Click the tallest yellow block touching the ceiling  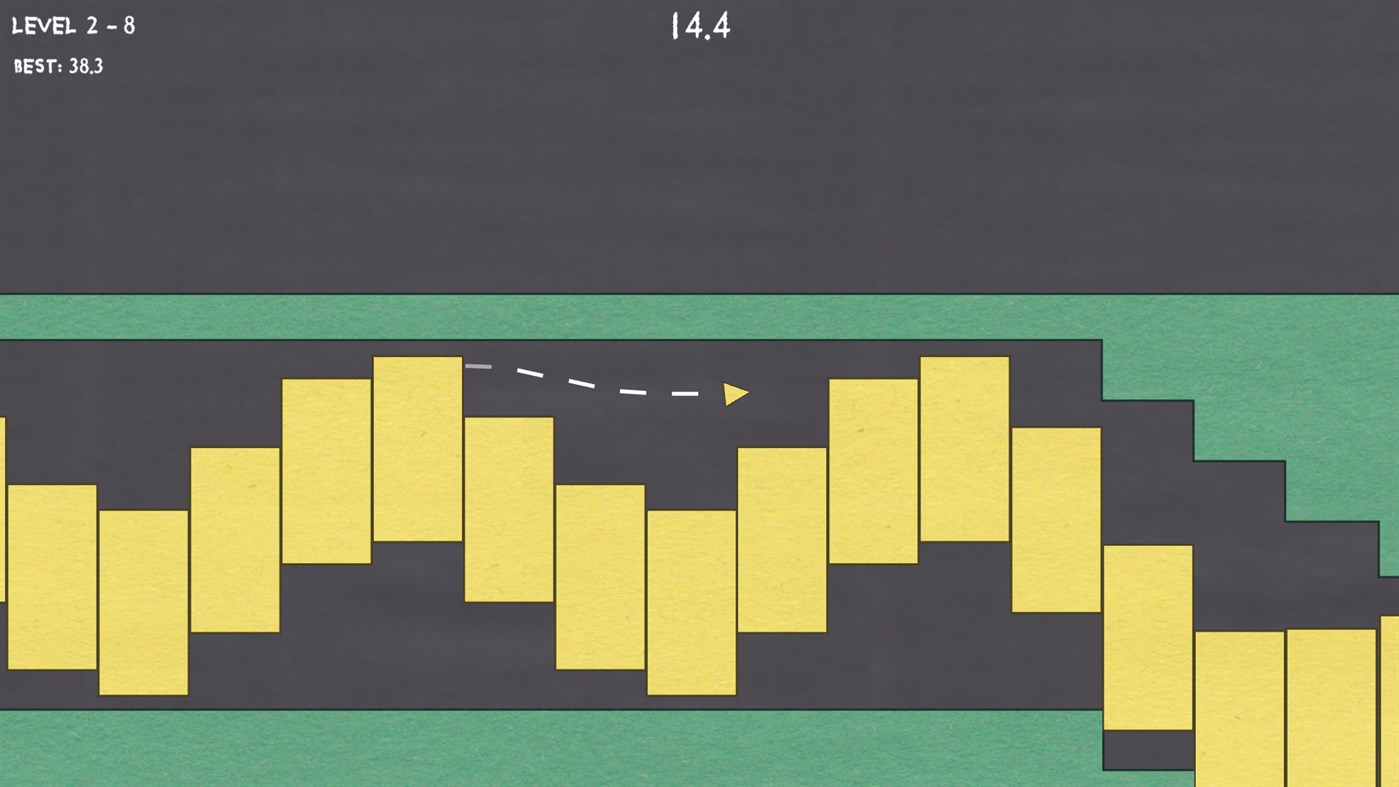(963, 450)
